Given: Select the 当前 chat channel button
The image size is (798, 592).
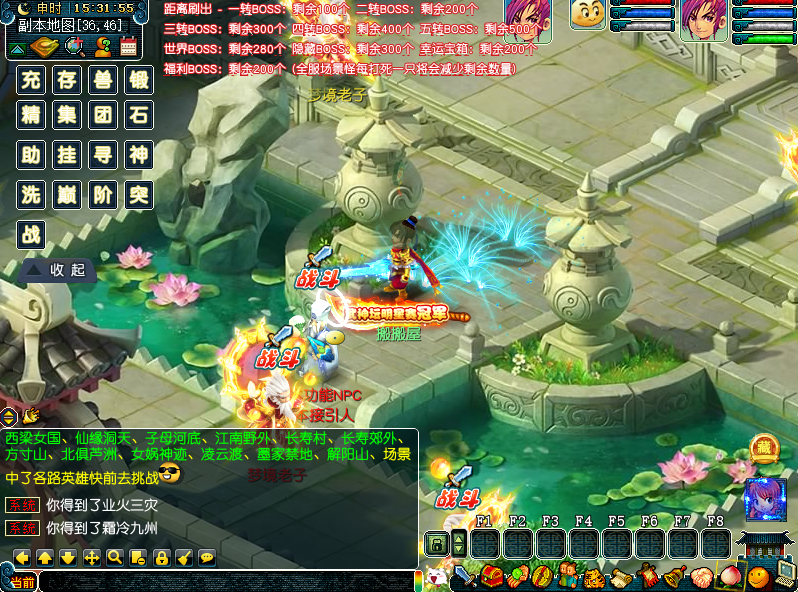Looking at the screenshot, I should [20, 582].
